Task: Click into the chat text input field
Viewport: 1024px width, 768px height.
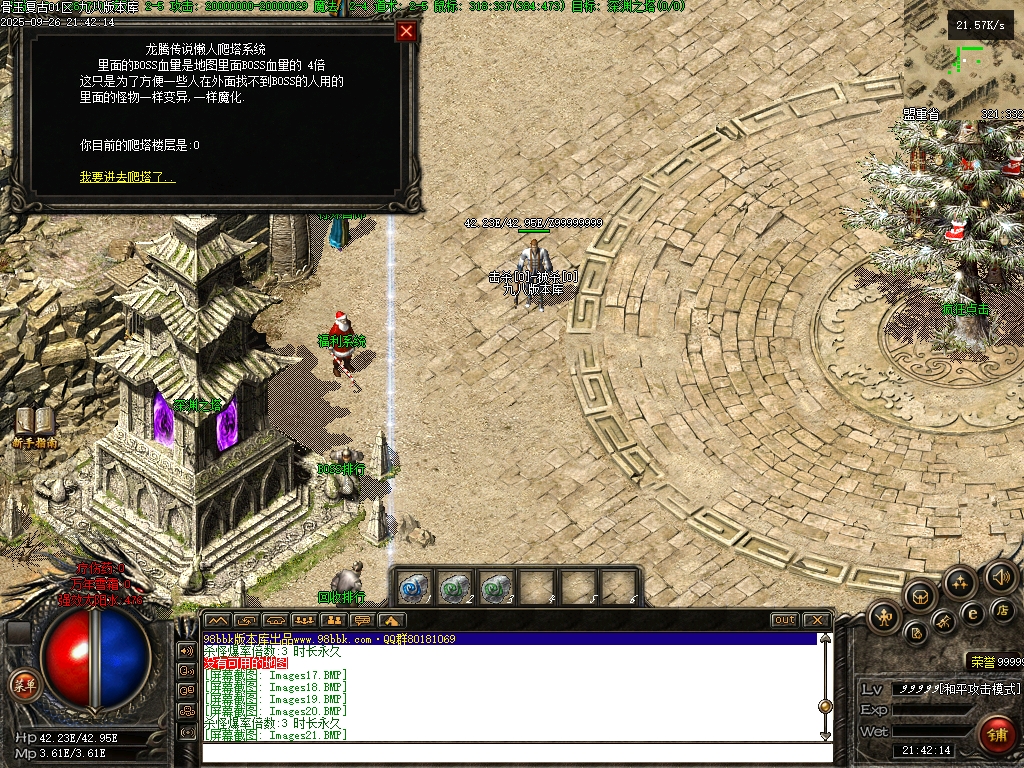Action: [510, 751]
